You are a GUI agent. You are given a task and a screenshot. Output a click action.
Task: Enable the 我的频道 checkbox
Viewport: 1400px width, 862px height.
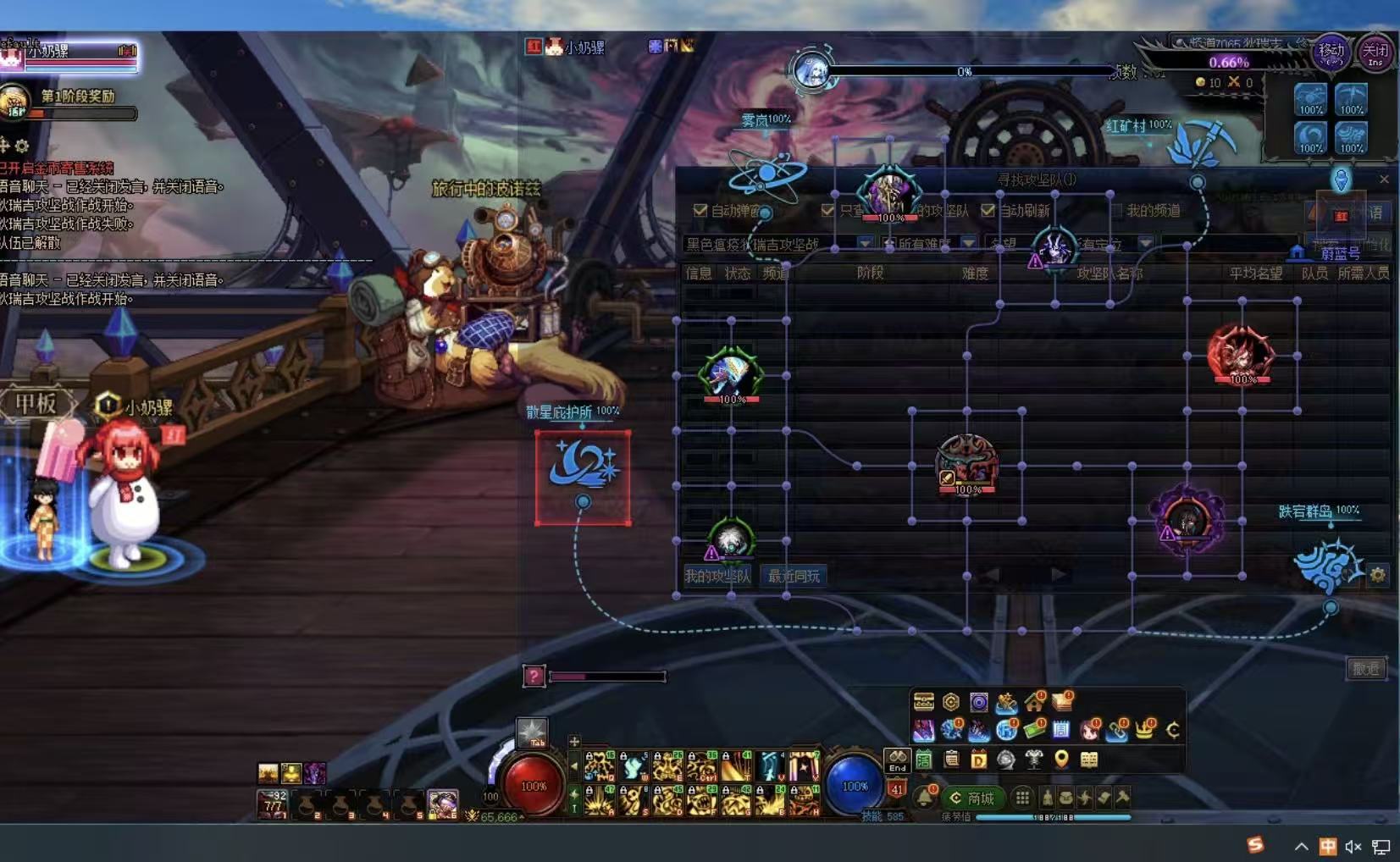pos(1115,210)
